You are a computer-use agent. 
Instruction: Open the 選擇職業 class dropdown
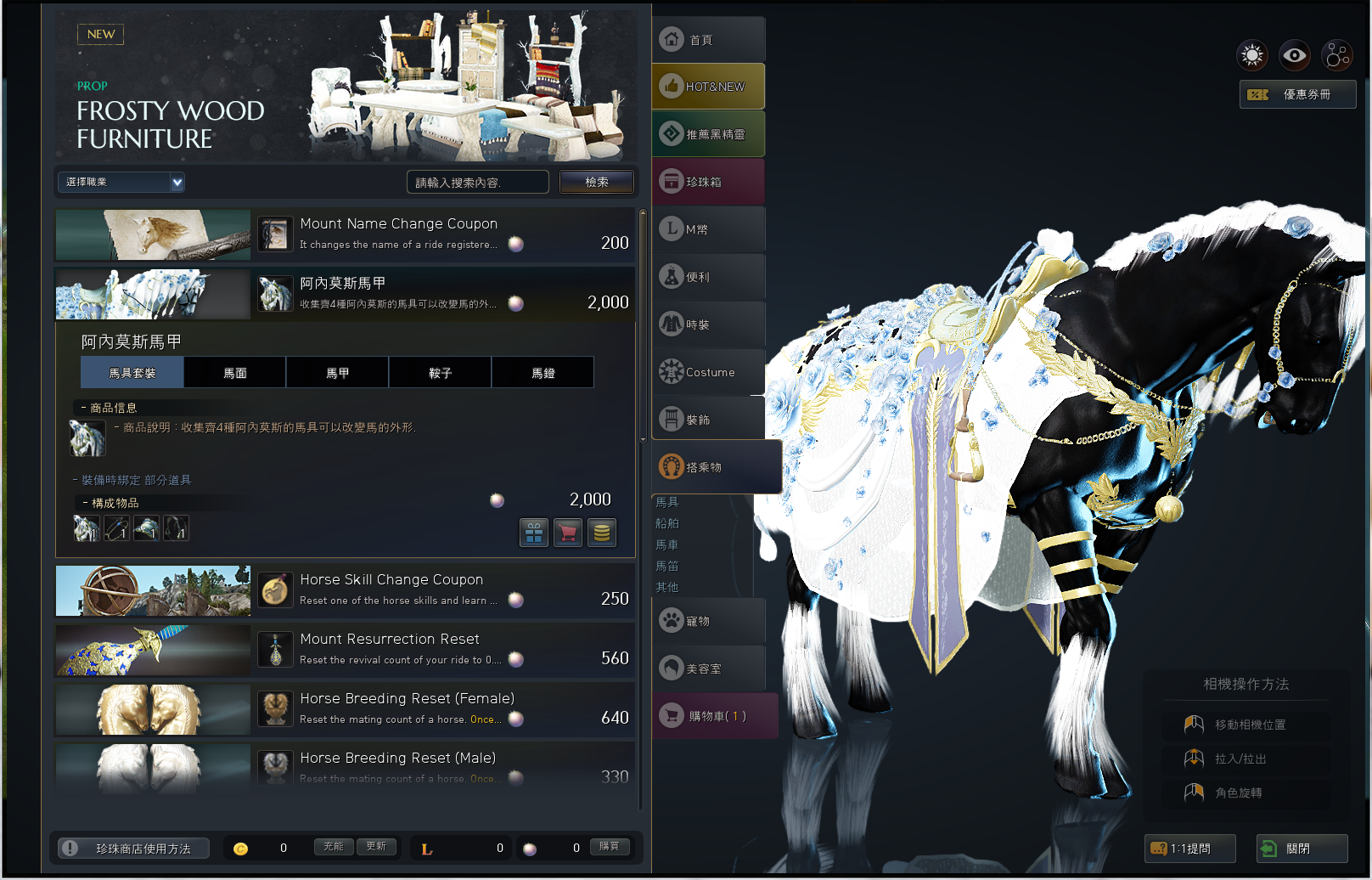pyautogui.click(x=121, y=182)
